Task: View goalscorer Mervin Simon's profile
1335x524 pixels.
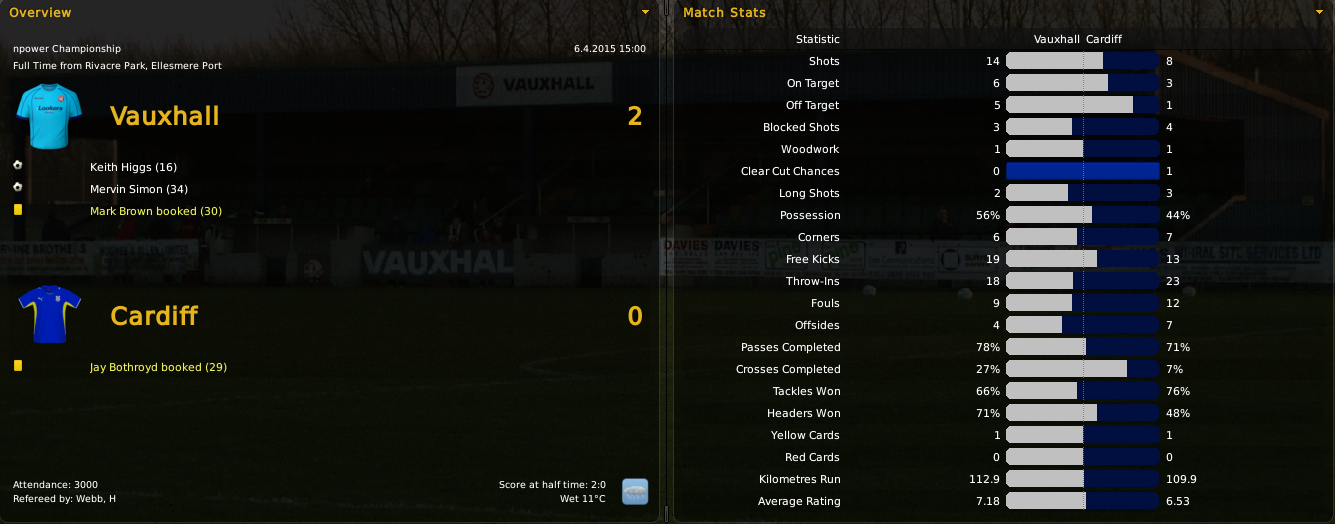Action: pyautogui.click(x=138, y=189)
